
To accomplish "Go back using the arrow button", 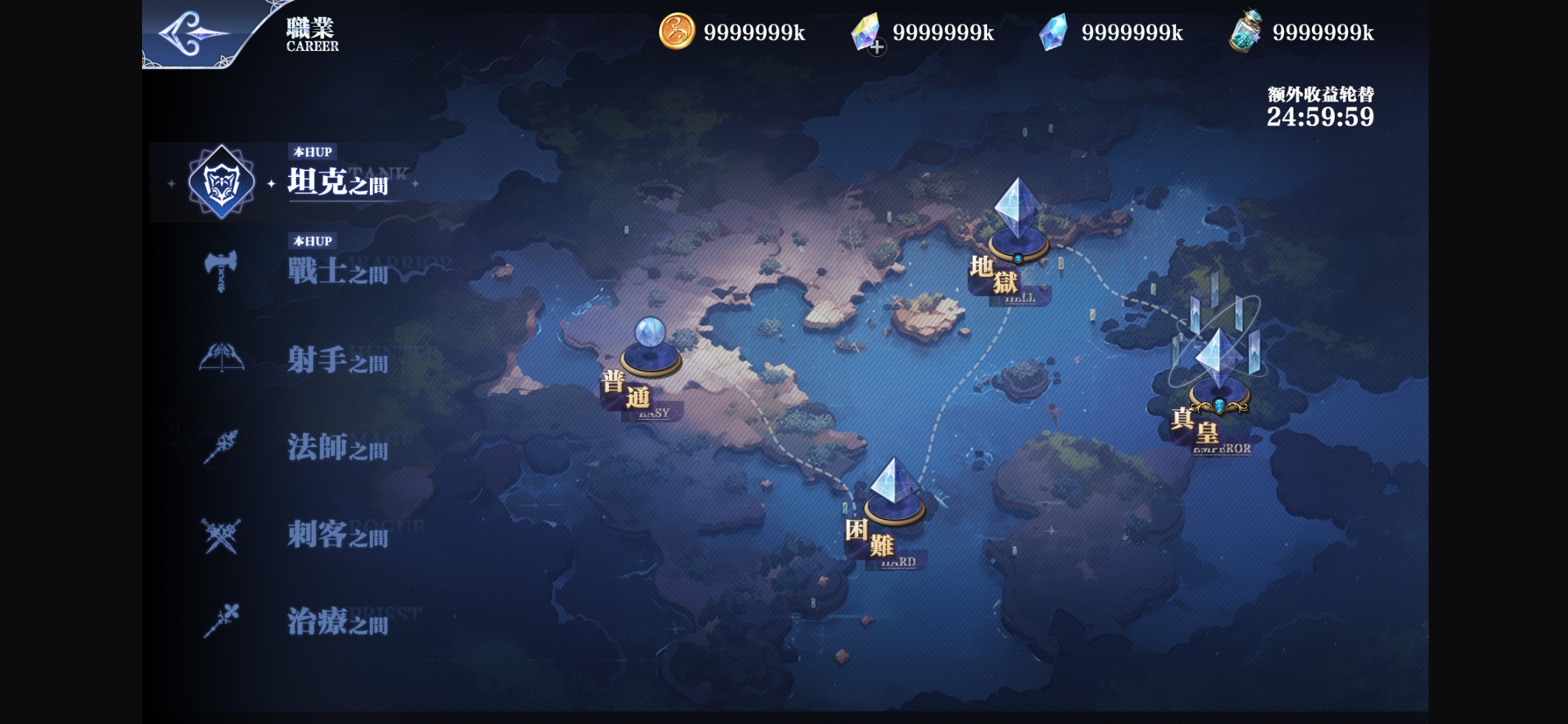I will 192,33.
